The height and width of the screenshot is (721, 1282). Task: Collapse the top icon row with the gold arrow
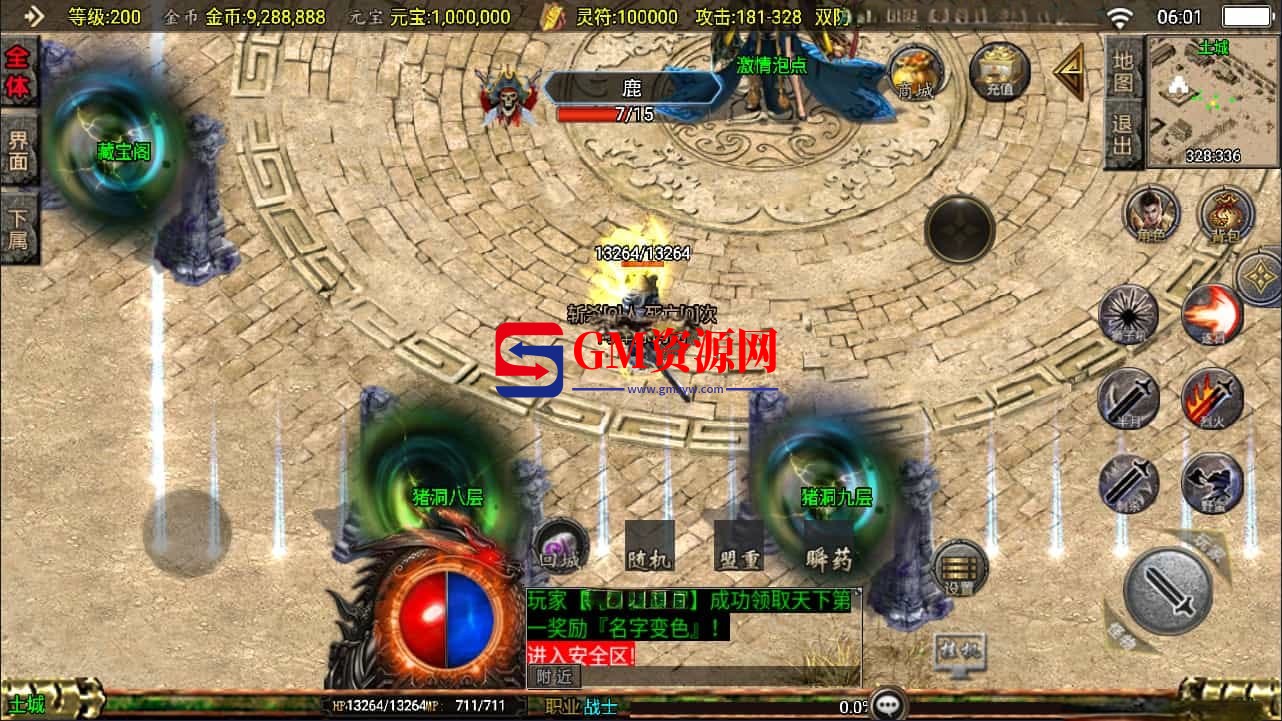(1069, 72)
